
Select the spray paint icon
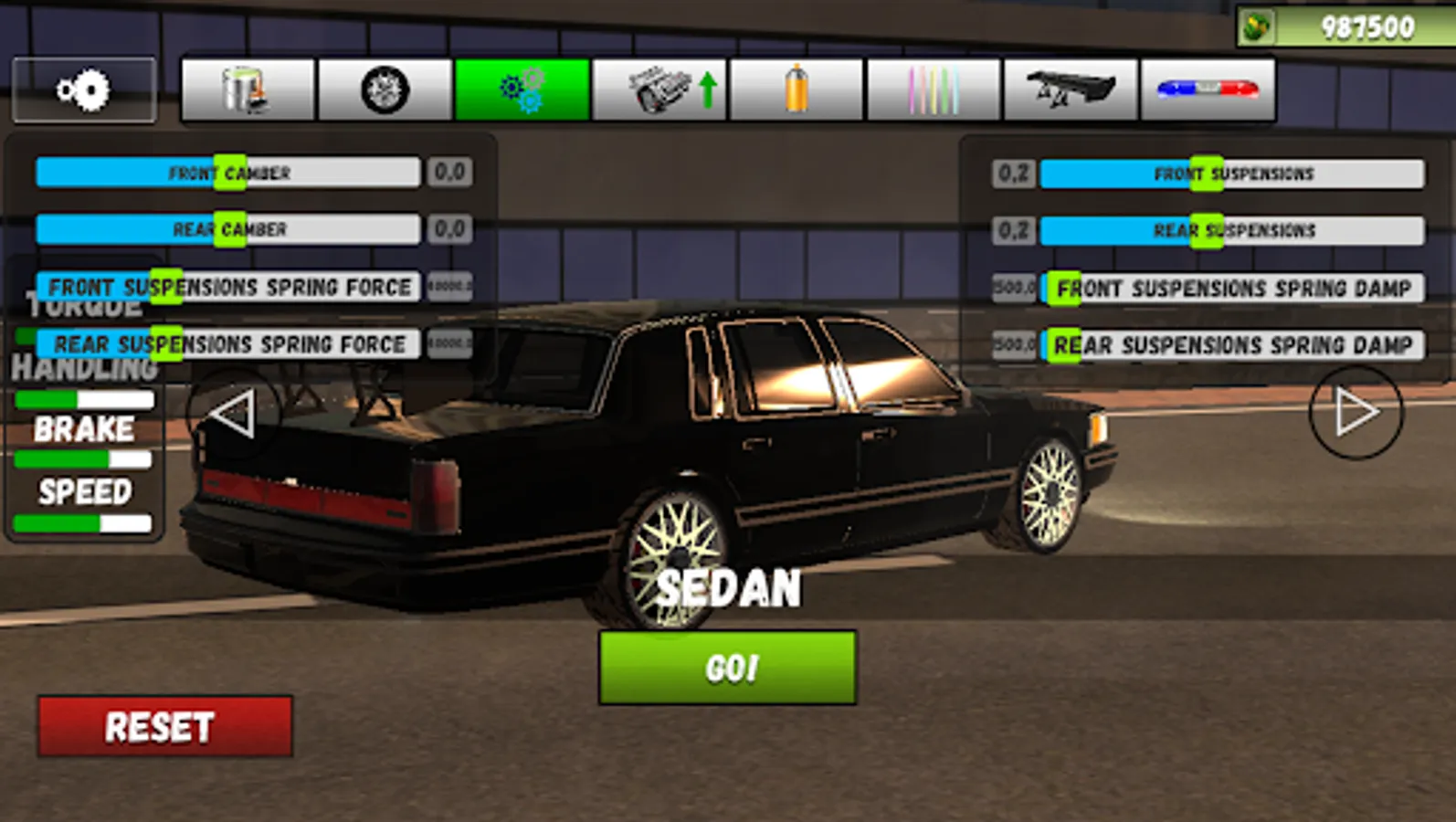797,90
